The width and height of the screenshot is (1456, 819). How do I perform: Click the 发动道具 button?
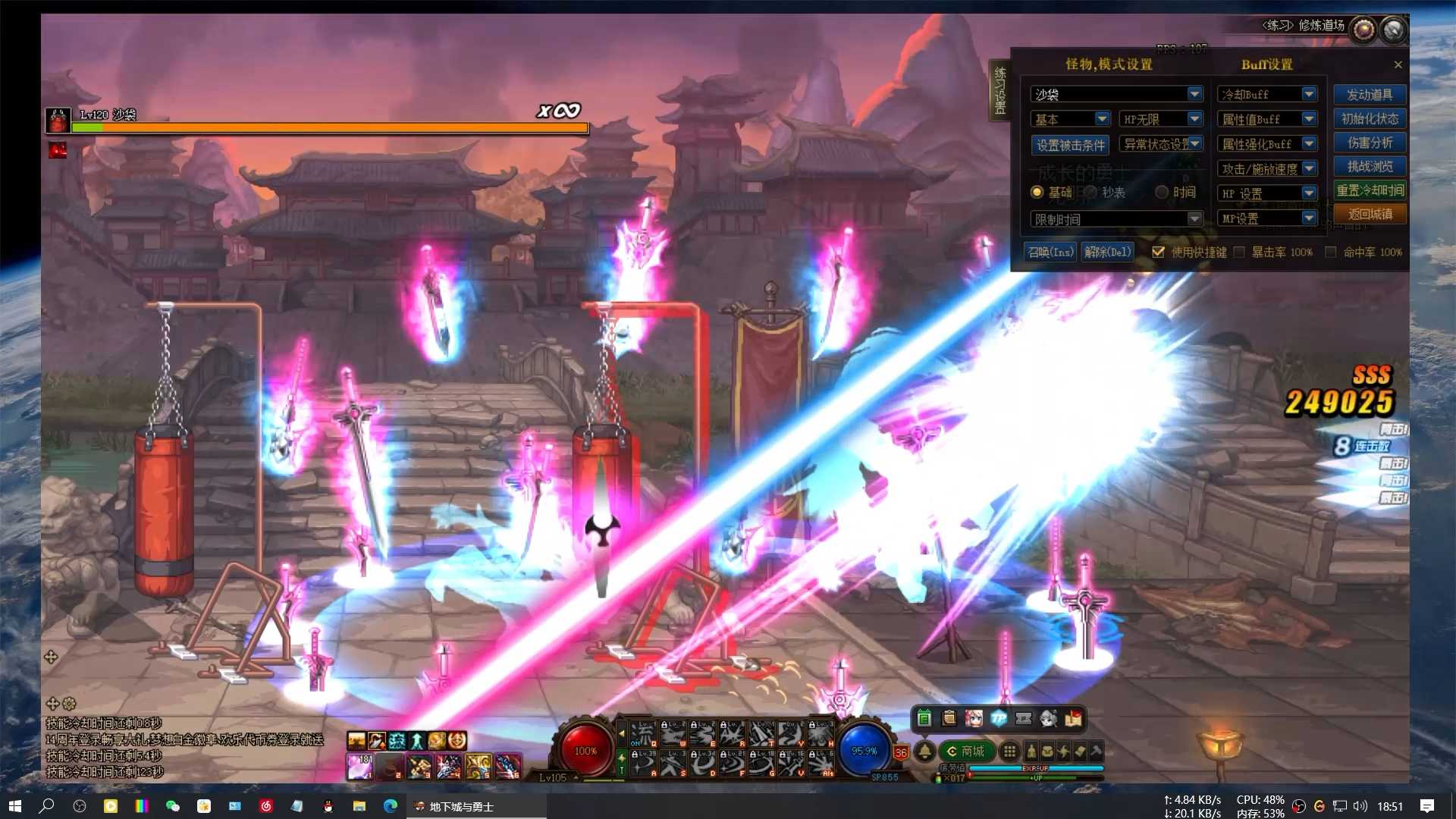coord(1370,95)
